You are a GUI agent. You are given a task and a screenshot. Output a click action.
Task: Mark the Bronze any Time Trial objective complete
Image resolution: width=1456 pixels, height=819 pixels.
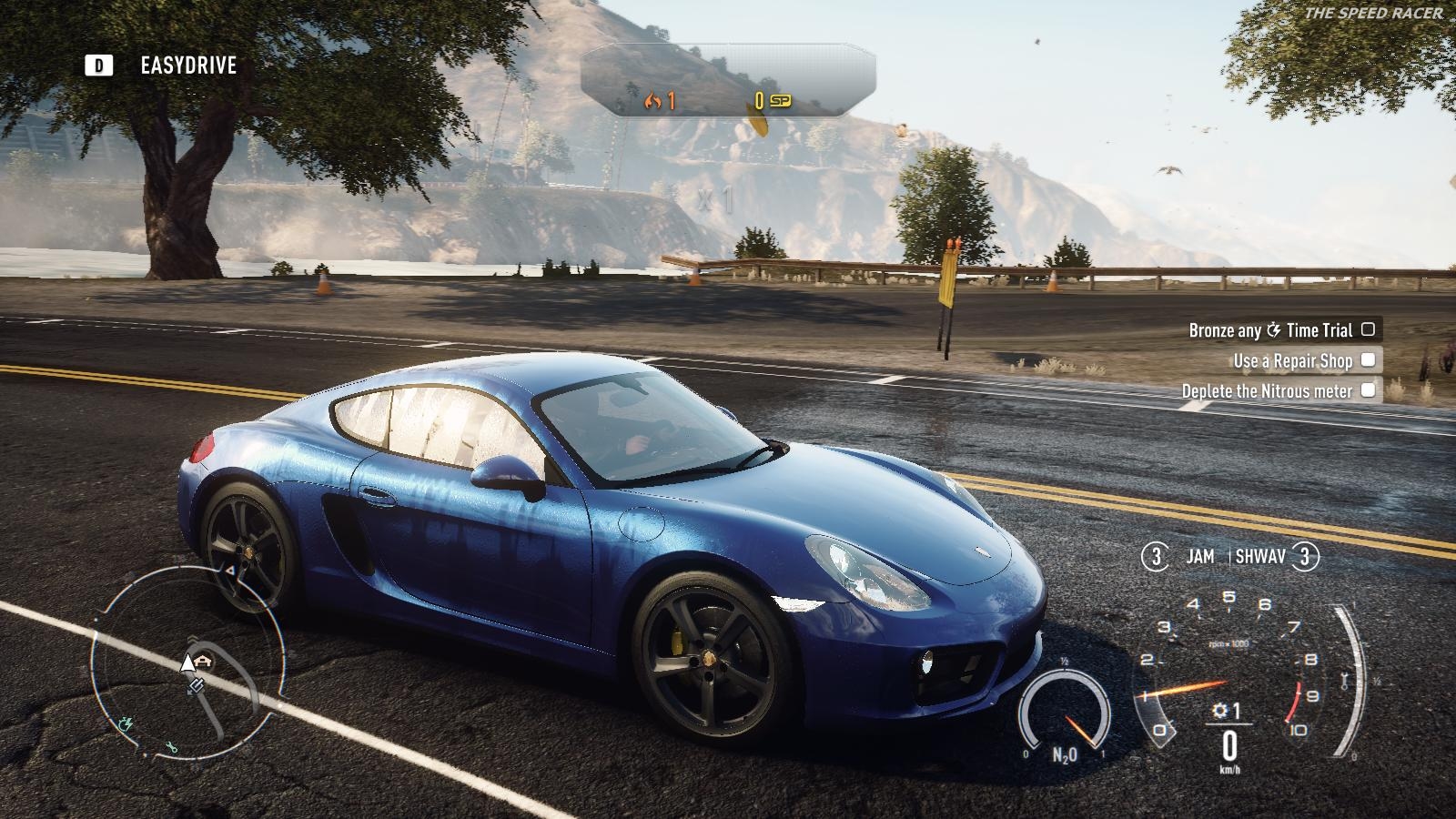[1370, 331]
